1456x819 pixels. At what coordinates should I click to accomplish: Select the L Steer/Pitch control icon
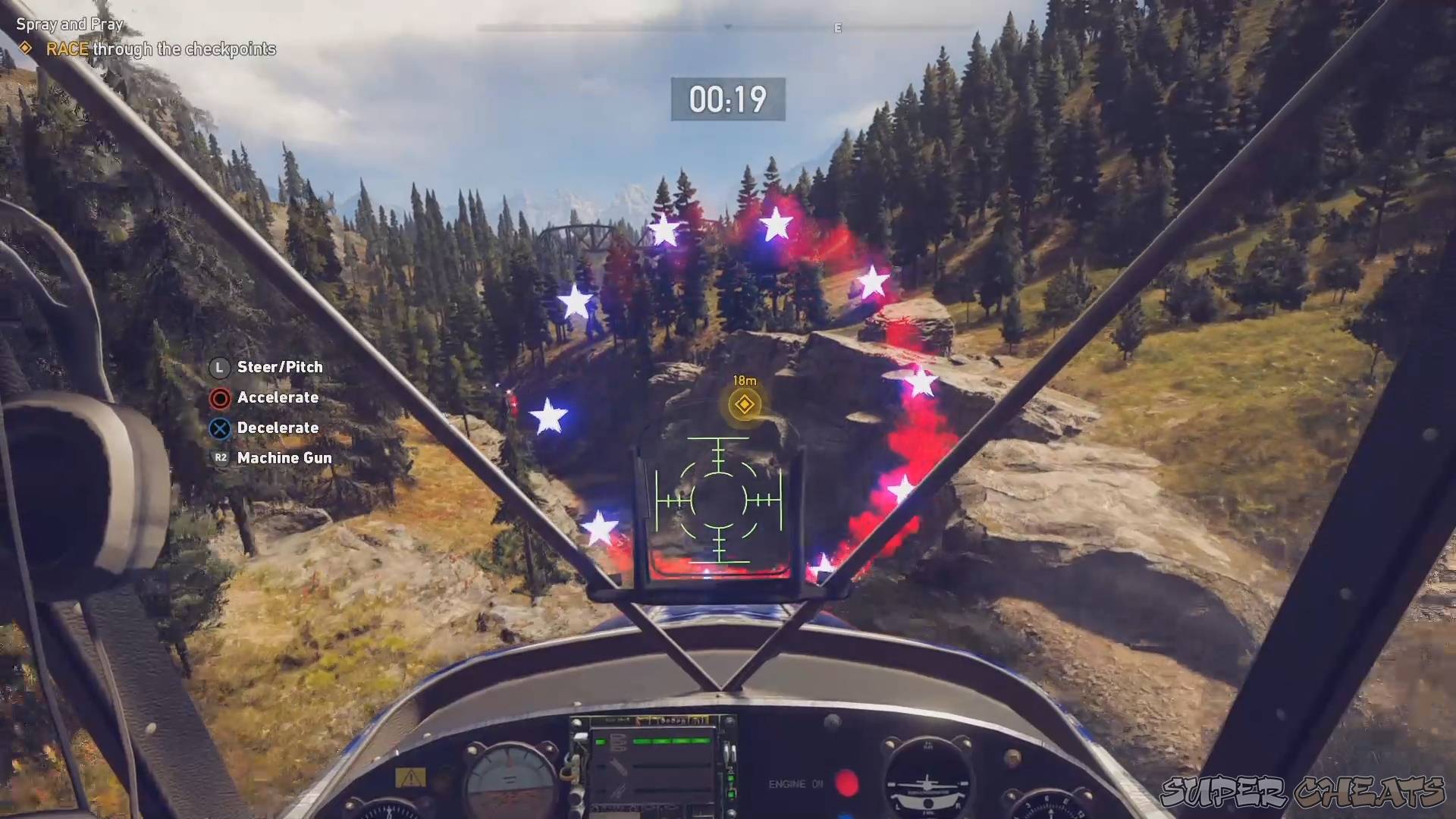219,367
